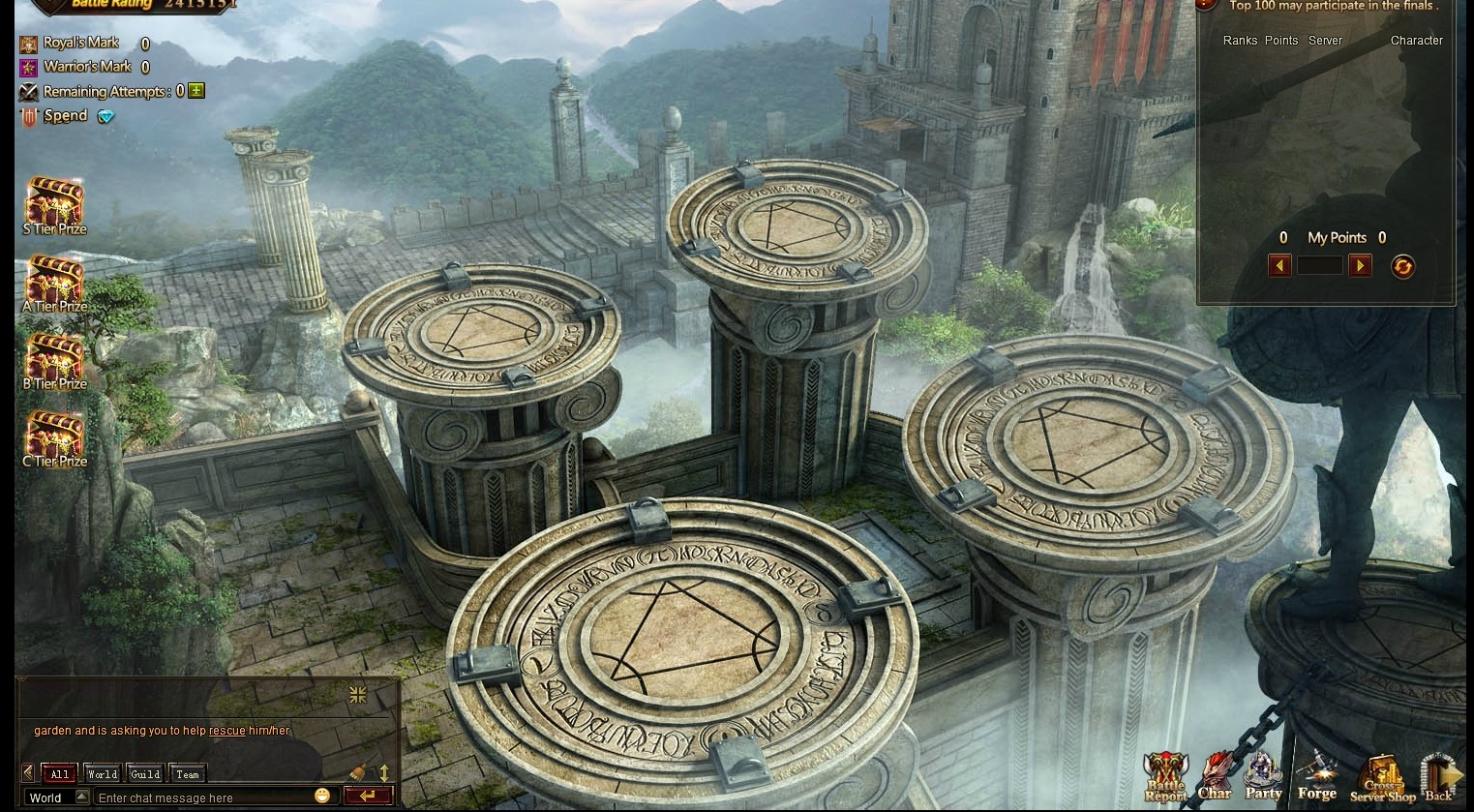This screenshot has width=1474, height=812.
Task: Open the Forge
Action: [x=1316, y=776]
